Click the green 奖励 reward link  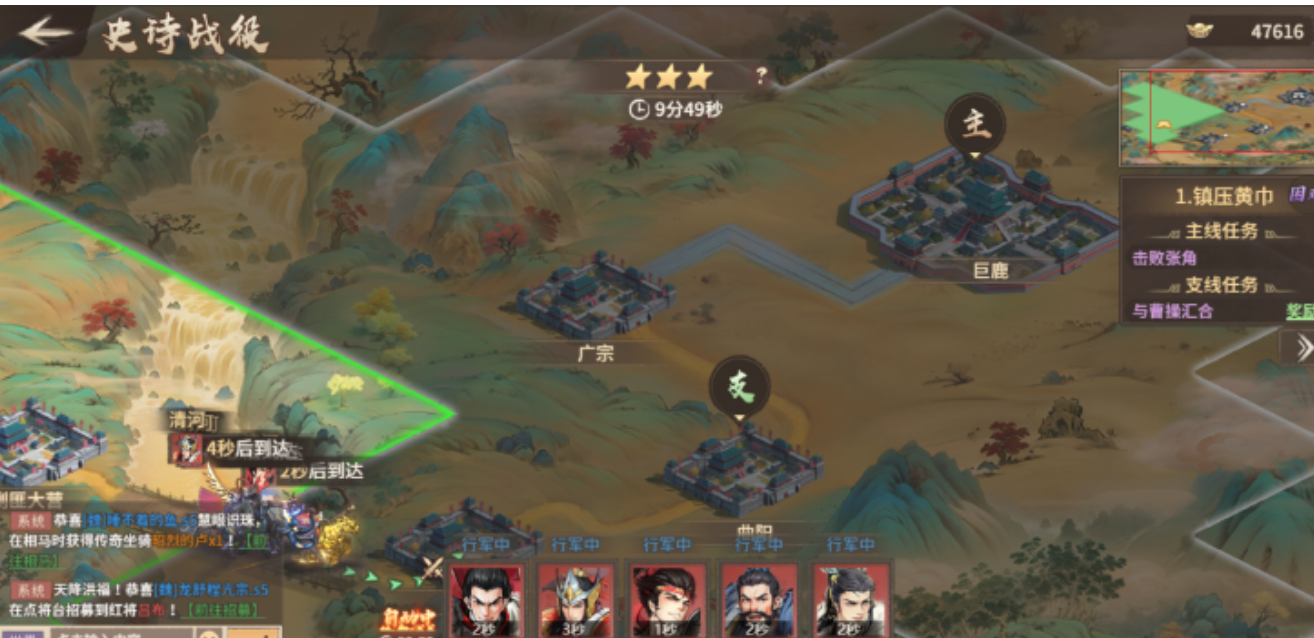(x=1298, y=311)
